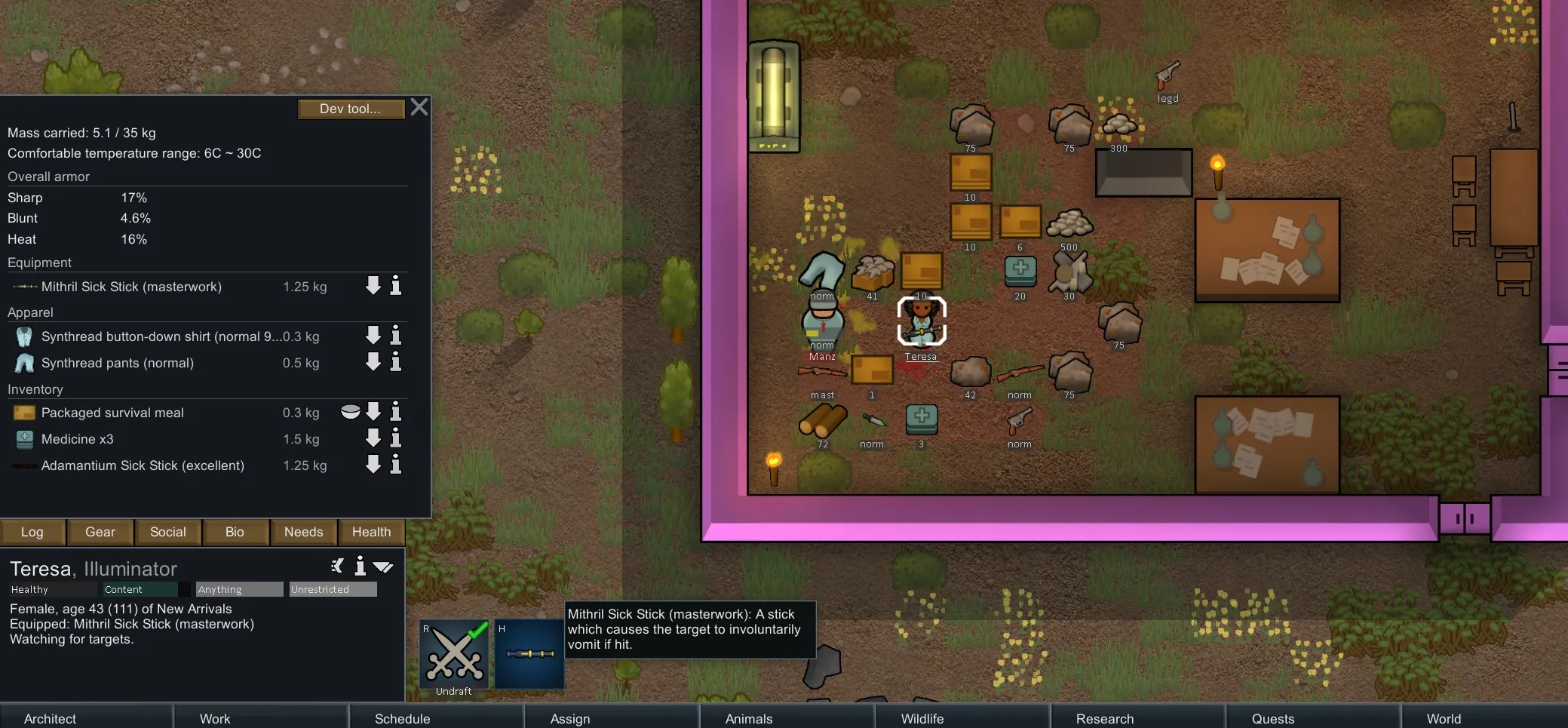1568x728 pixels.
Task: Open the Research menu
Action: pyautogui.click(x=1104, y=718)
